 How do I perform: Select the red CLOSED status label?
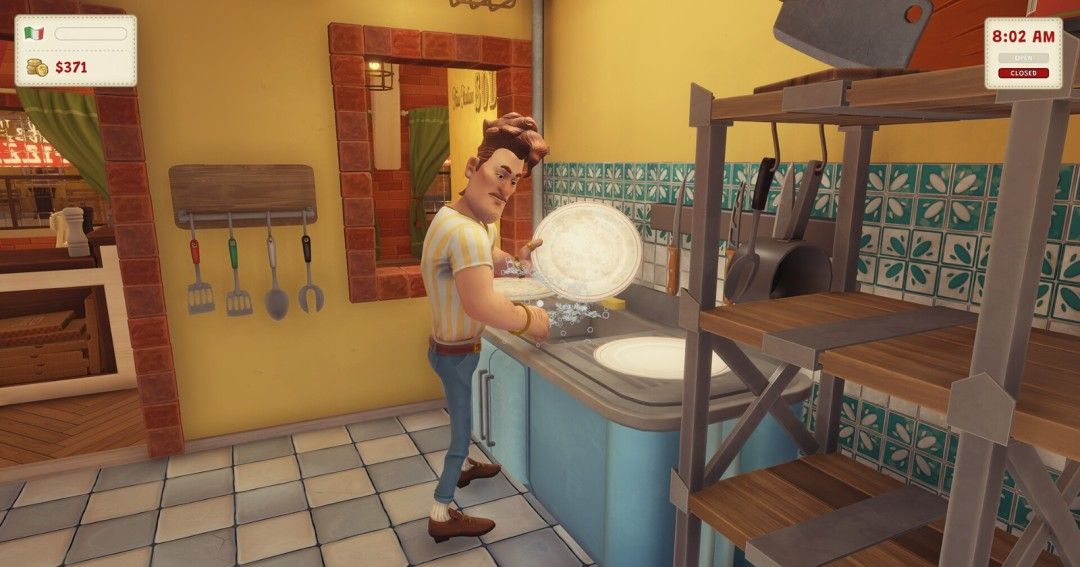pos(1023,73)
